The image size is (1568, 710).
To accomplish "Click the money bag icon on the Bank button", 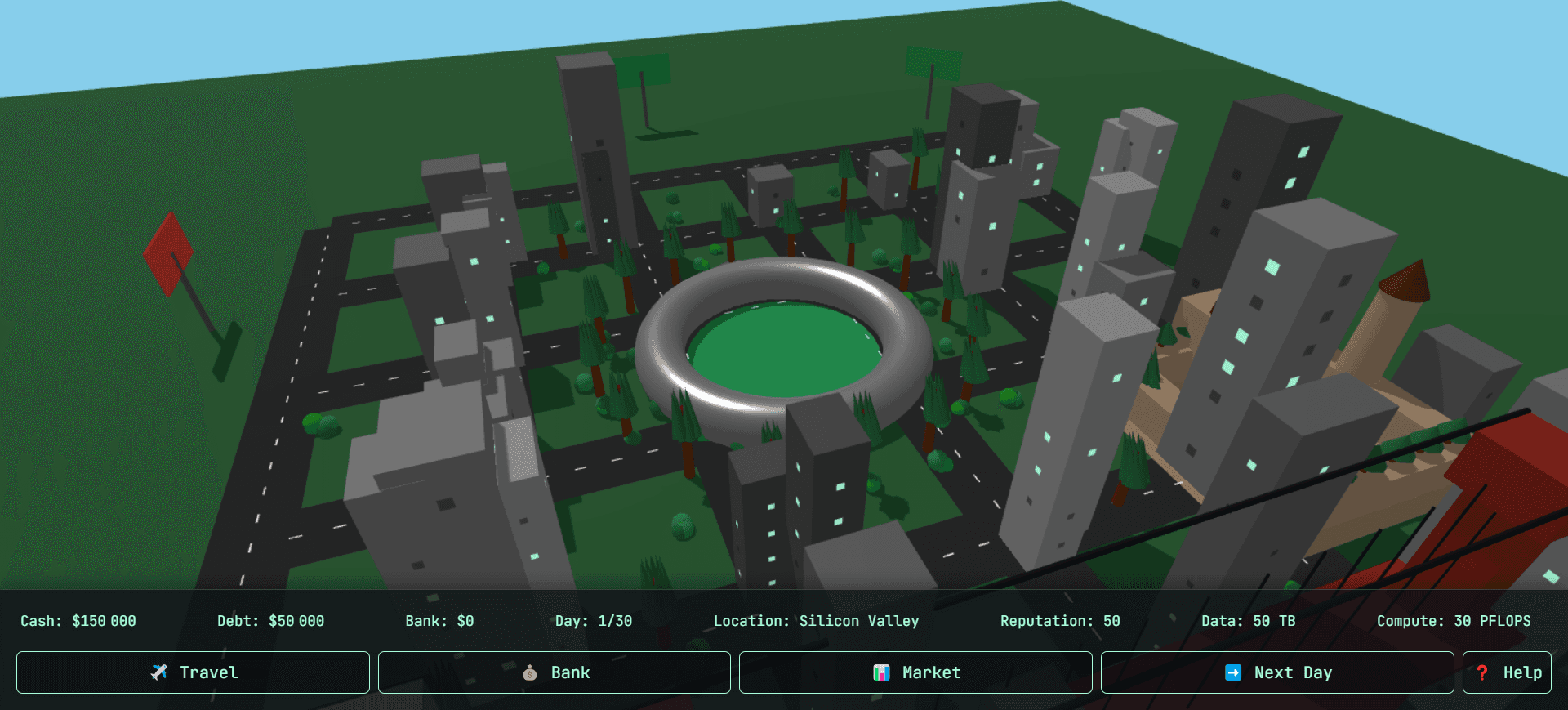I will point(531,672).
